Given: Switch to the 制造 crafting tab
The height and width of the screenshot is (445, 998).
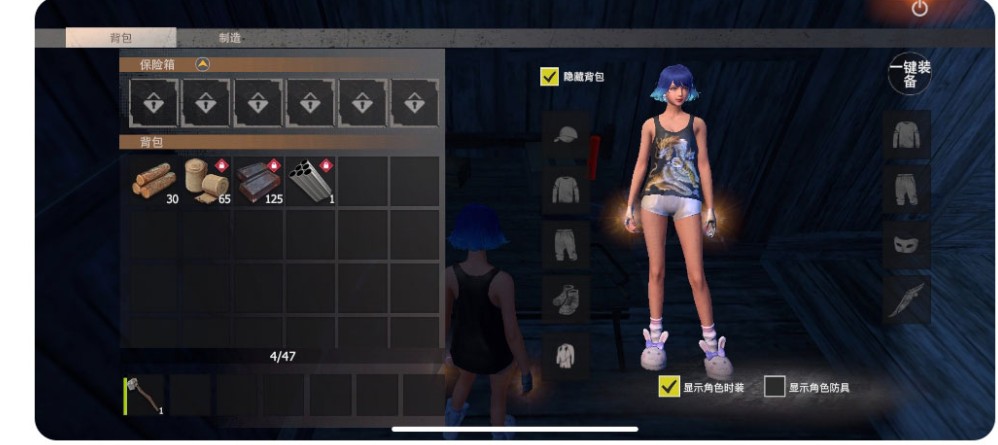Looking at the screenshot, I should coord(230,38).
